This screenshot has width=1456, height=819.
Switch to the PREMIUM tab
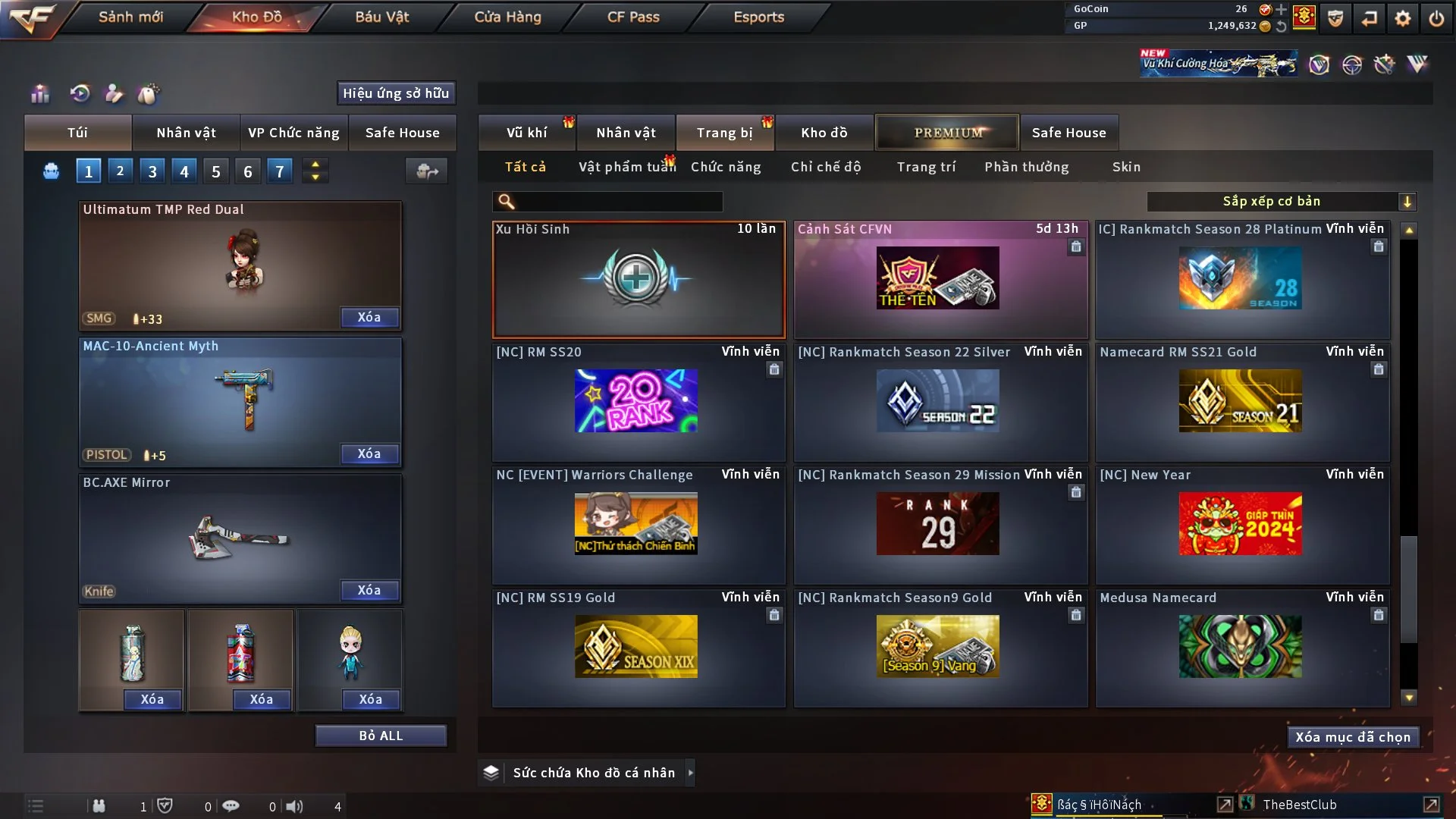click(x=947, y=132)
